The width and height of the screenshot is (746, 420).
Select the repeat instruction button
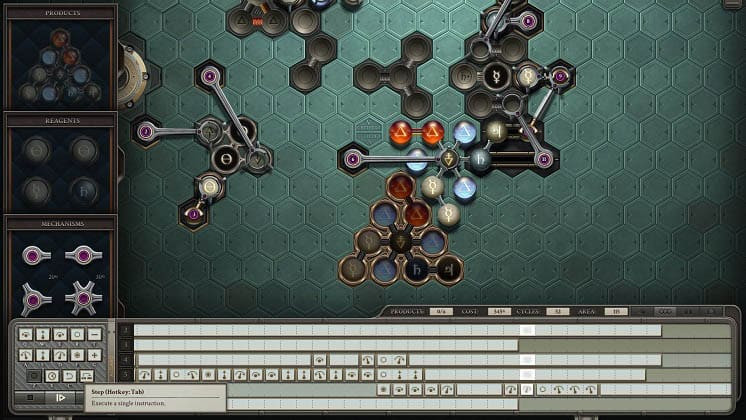coord(86,376)
